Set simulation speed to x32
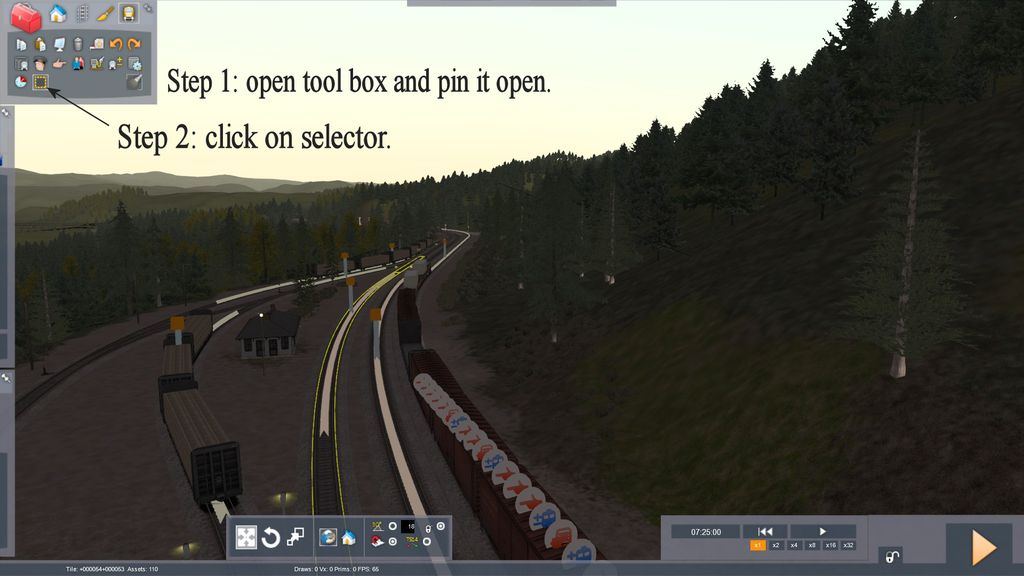 [848, 545]
